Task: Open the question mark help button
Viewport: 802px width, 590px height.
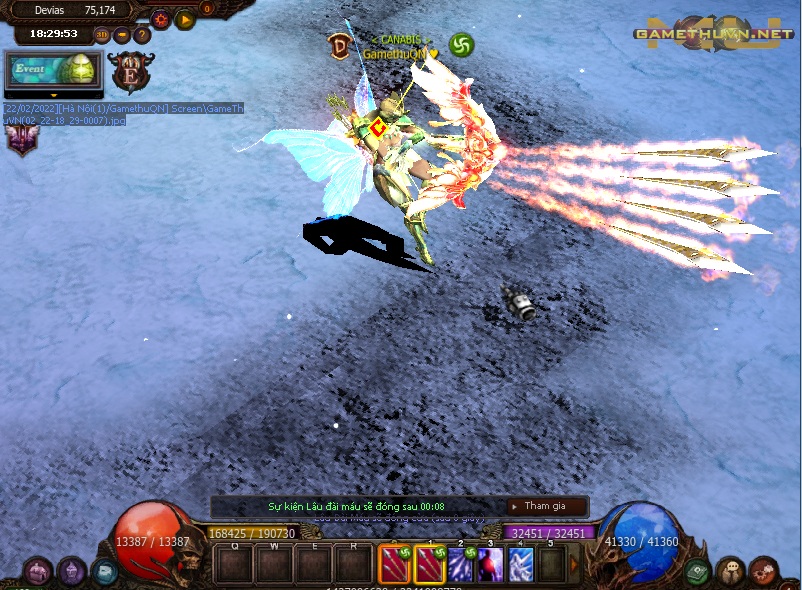Action: (142, 35)
